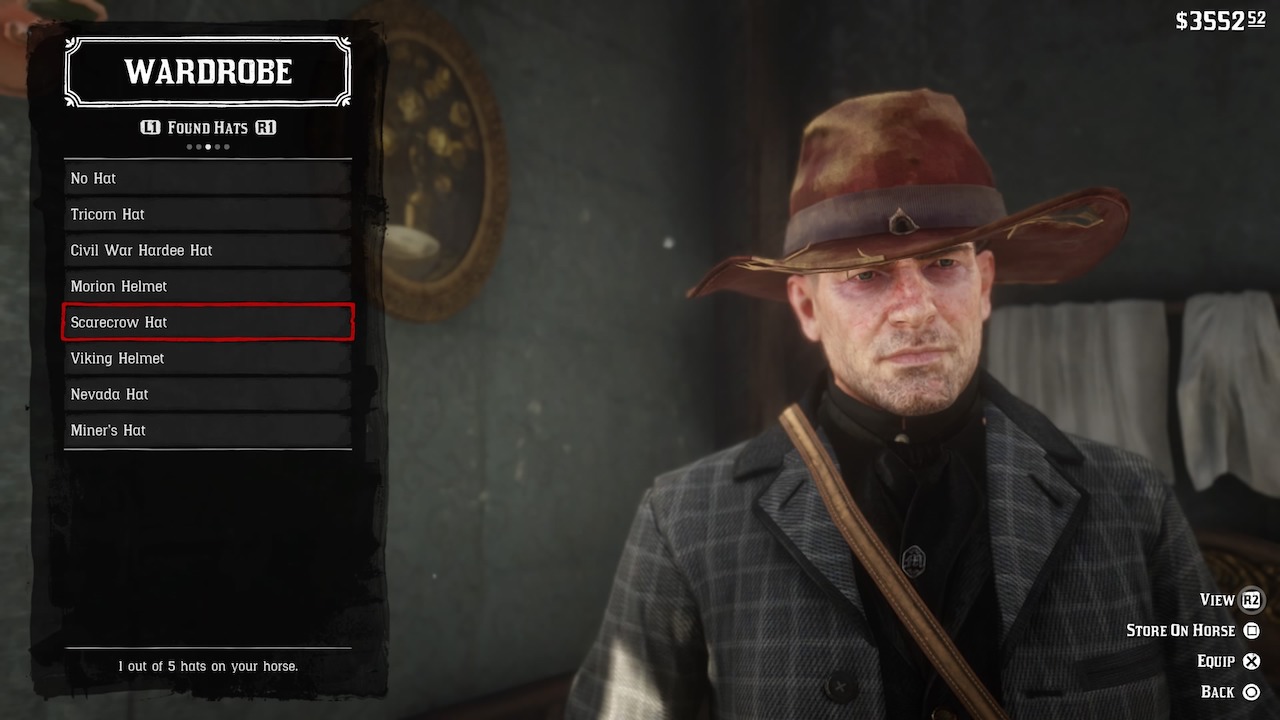Image resolution: width=1280 pixels, height=720 pixels.
Task: Switch to the Found Hats category
Action: point(208,127)
